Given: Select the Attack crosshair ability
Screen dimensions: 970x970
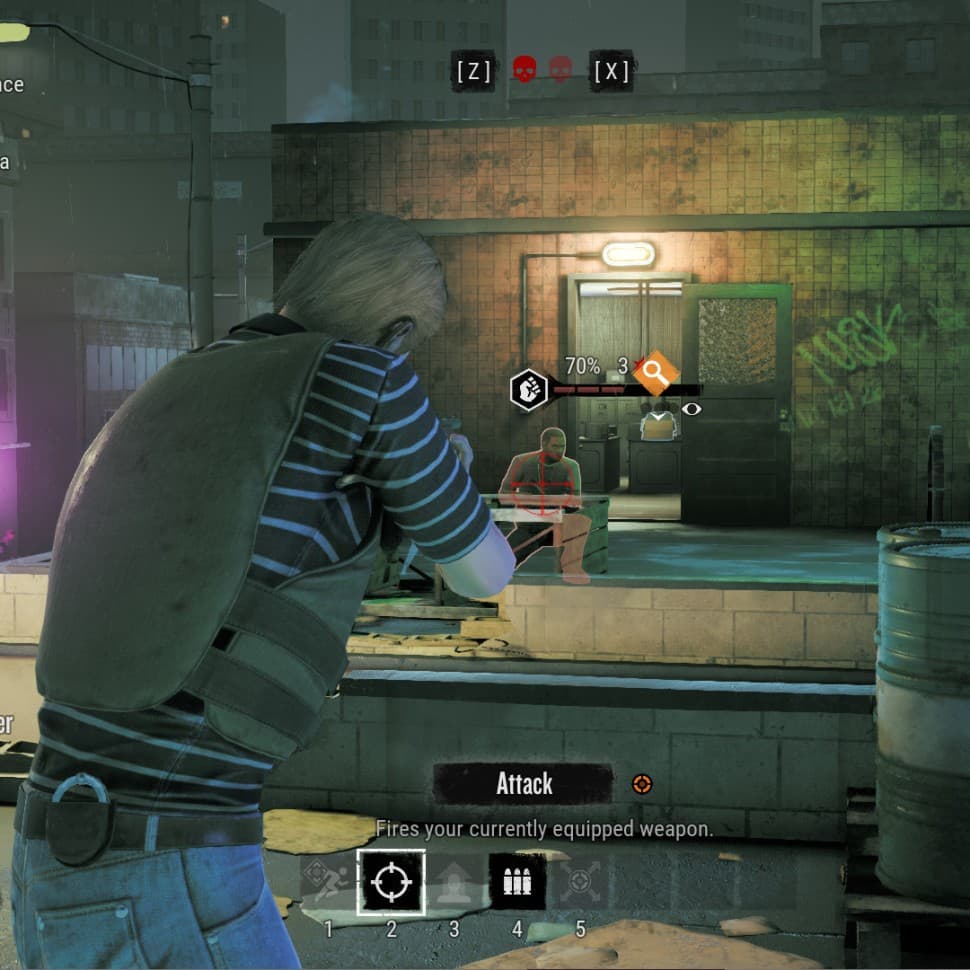Looking at the screenshot, I should tap(391, 882).
